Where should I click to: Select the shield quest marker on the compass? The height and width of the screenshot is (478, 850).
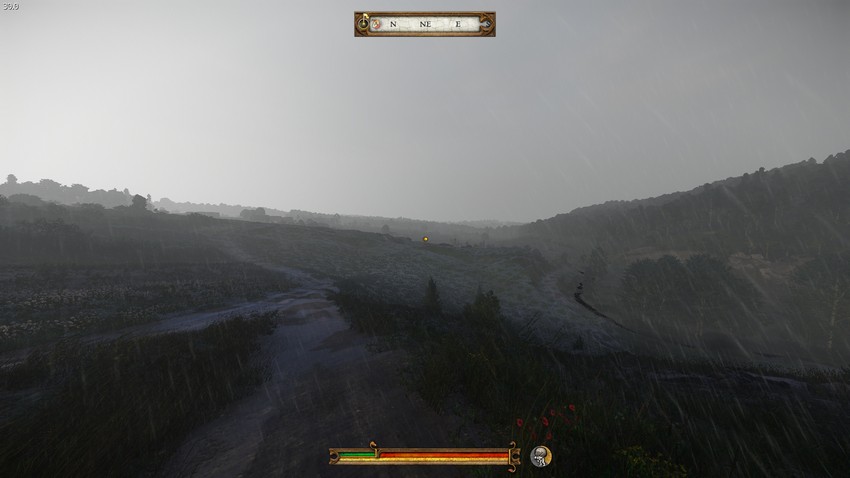376,23
